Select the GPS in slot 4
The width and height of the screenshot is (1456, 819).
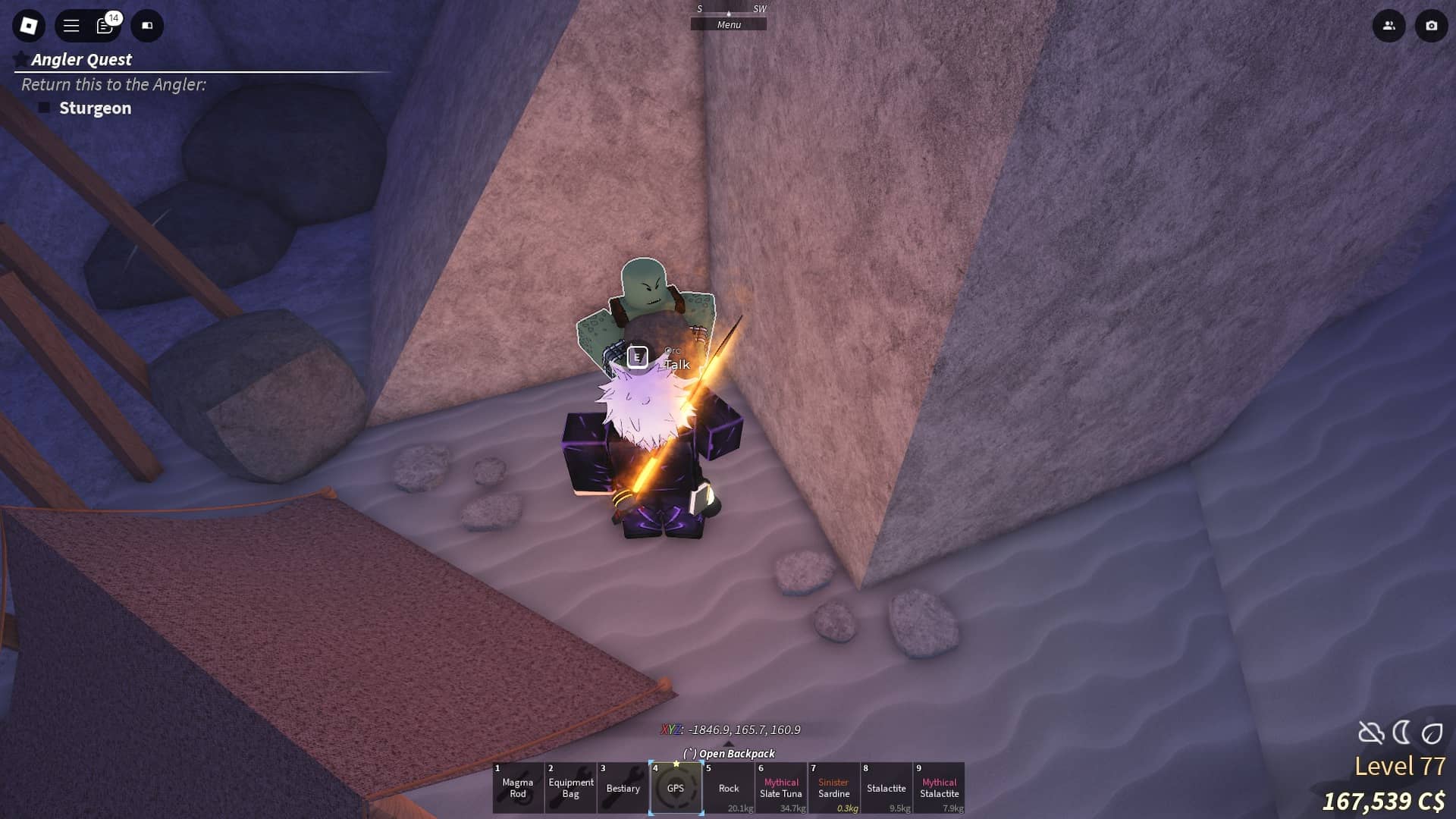(x=676, y=789)
